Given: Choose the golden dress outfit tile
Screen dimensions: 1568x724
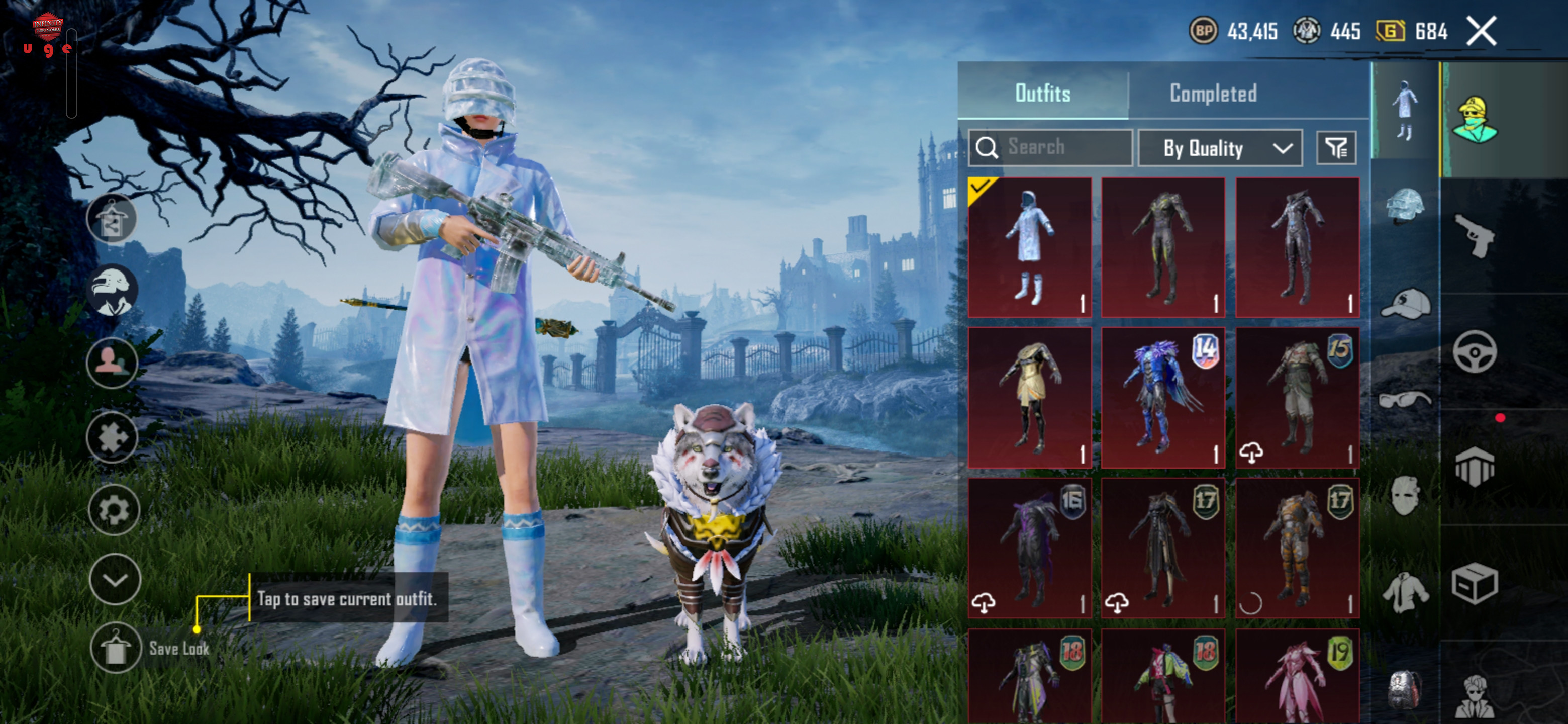Looking at the screenshot, I should pos(1029,398).
